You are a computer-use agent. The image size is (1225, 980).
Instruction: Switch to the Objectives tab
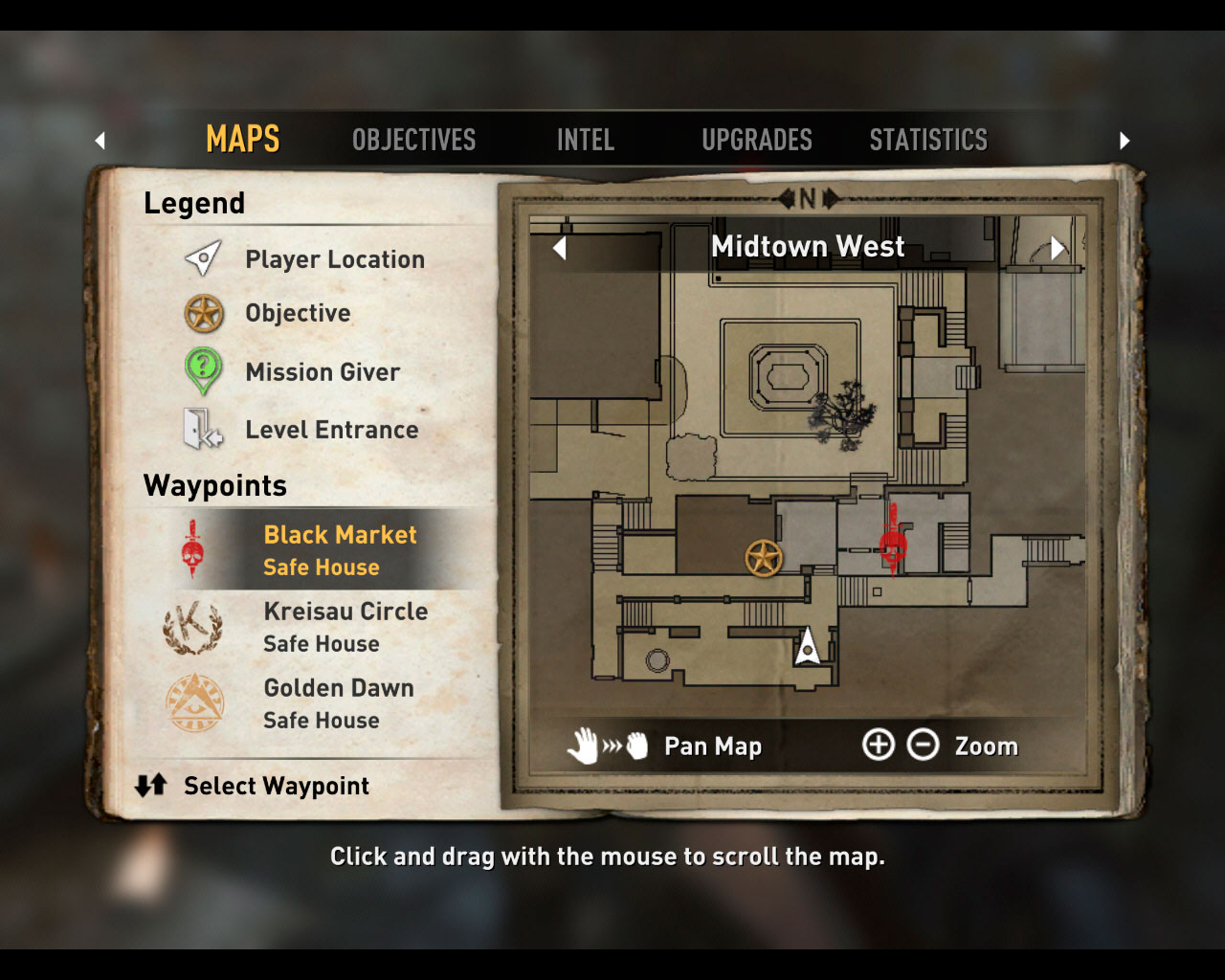[x=413, y=140]
